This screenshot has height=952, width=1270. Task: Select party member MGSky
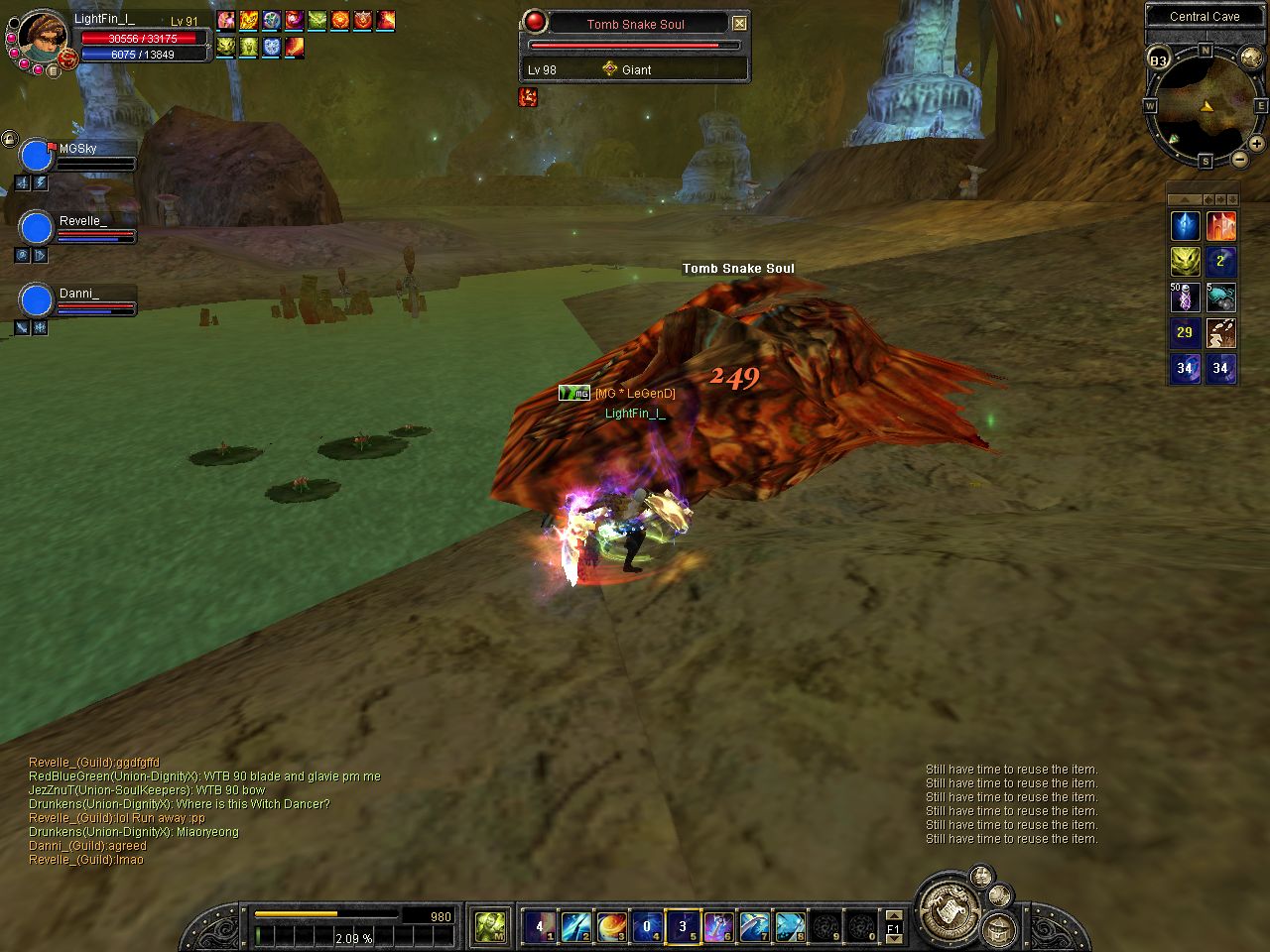click(x=37, y=157)
